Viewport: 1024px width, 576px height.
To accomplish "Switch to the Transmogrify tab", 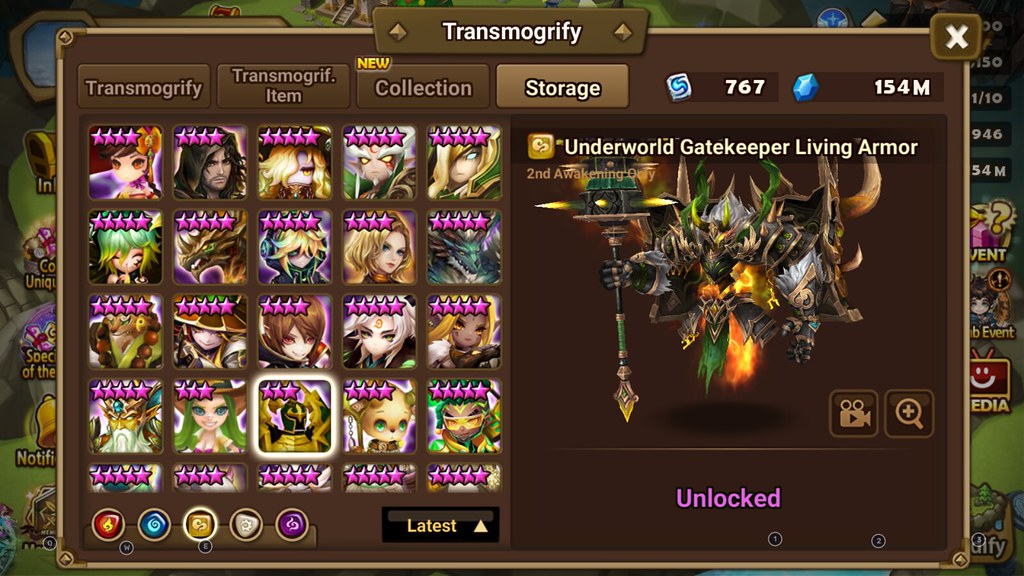I will 146,87.
